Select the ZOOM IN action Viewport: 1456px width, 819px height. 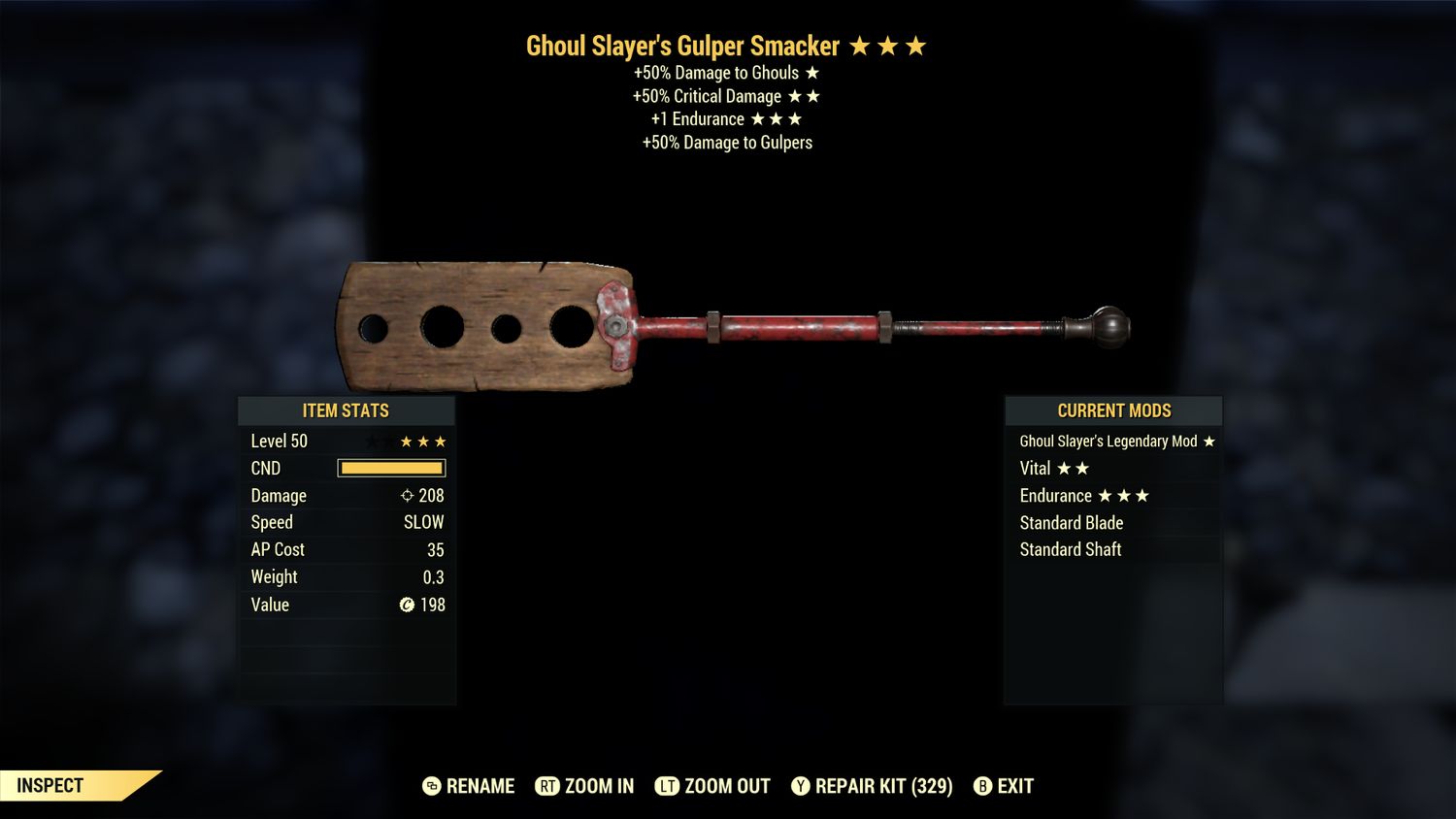pyautogui.click(x=585, y=786)
